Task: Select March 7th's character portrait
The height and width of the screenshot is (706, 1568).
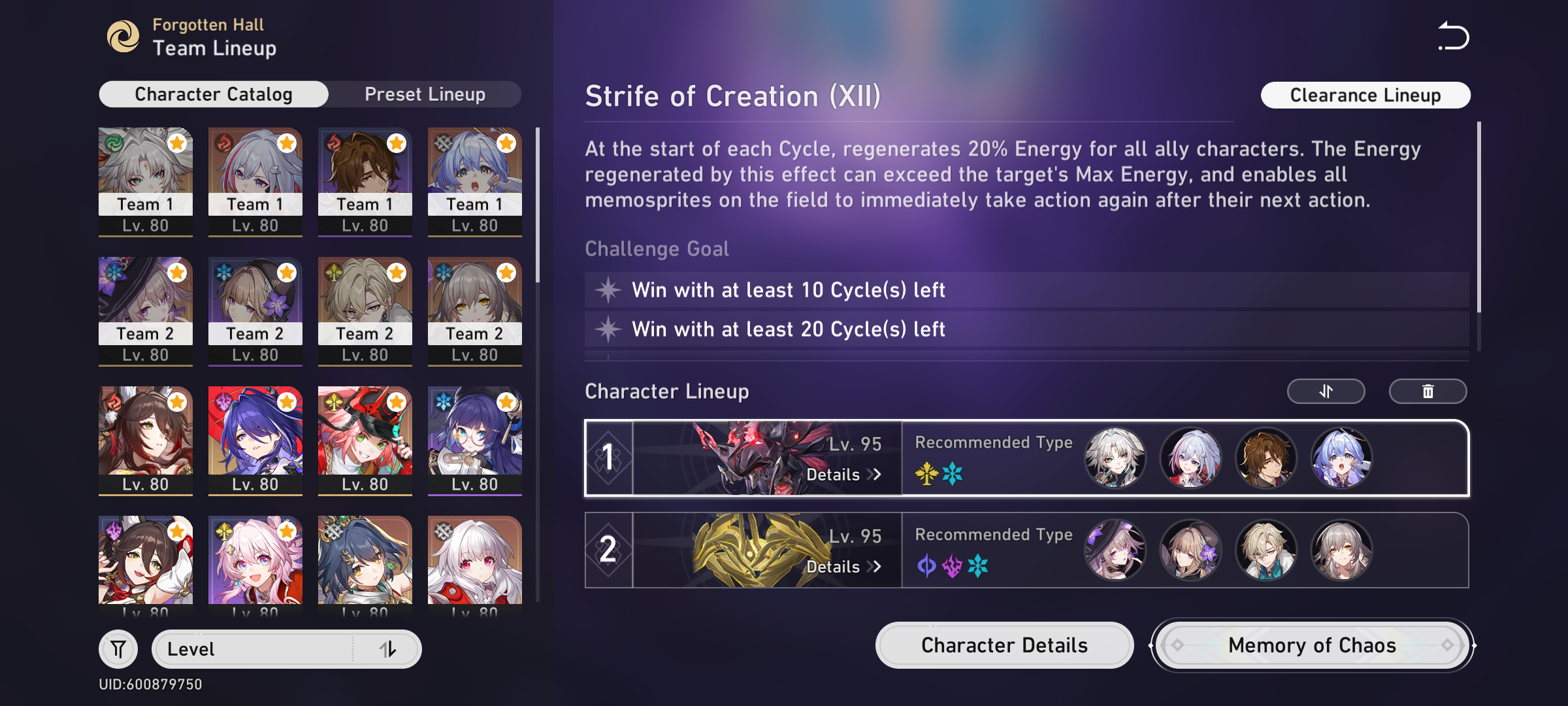Action: click(255, 562)
